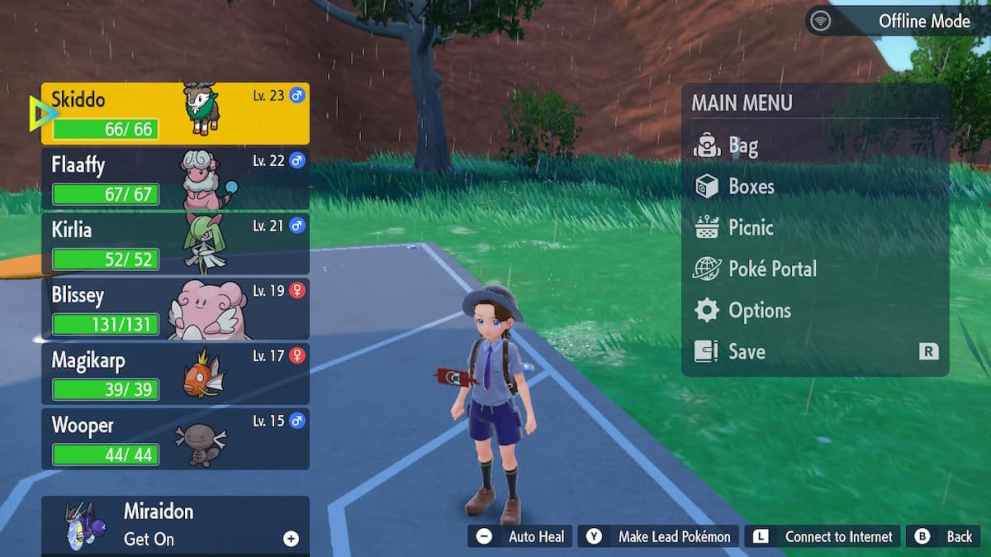Select Skiddo in the party list
This screenshot has width=991, height=557.
[175, 114]
